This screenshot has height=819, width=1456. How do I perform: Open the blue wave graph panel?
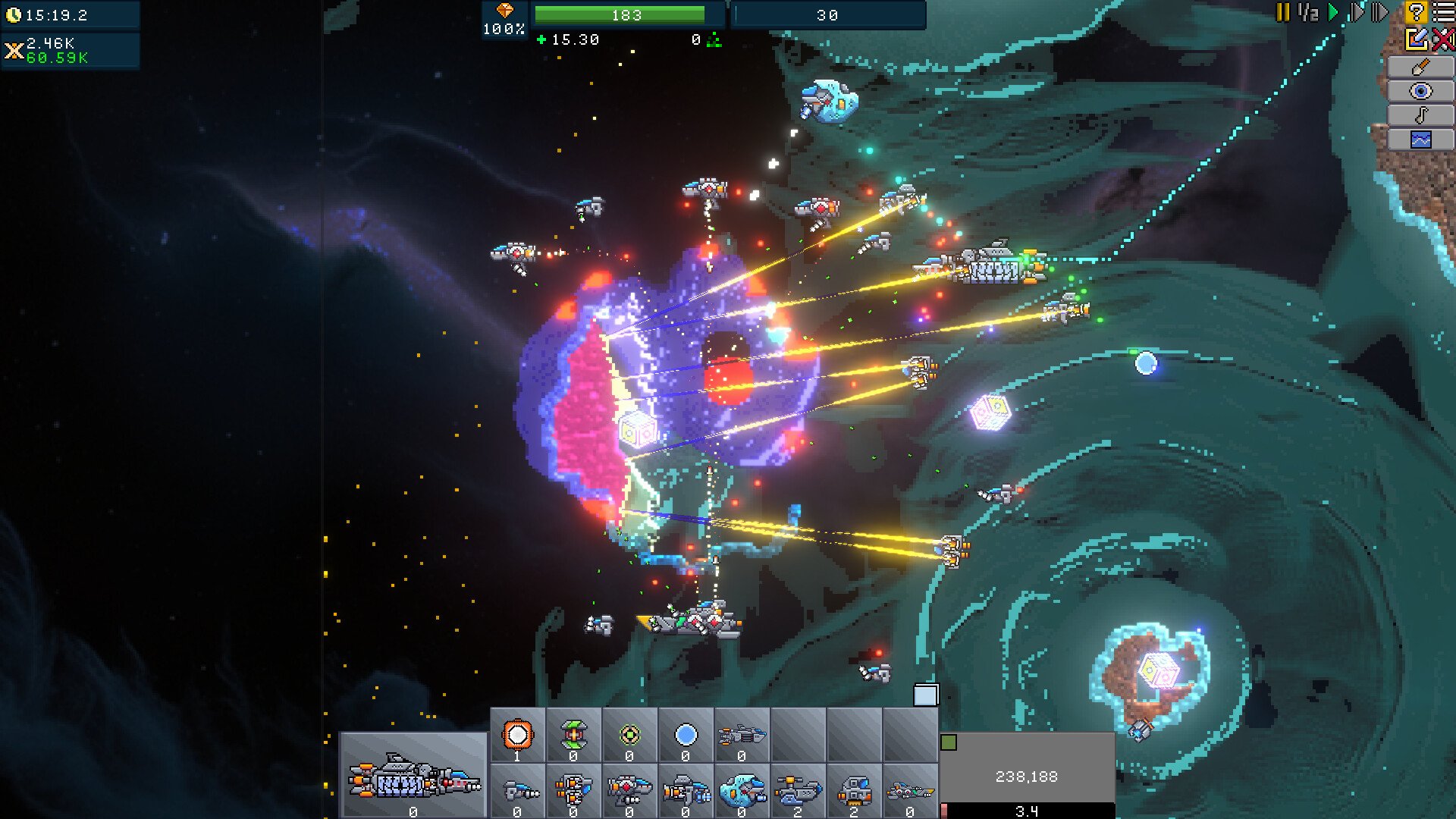tap(1420, 140)
